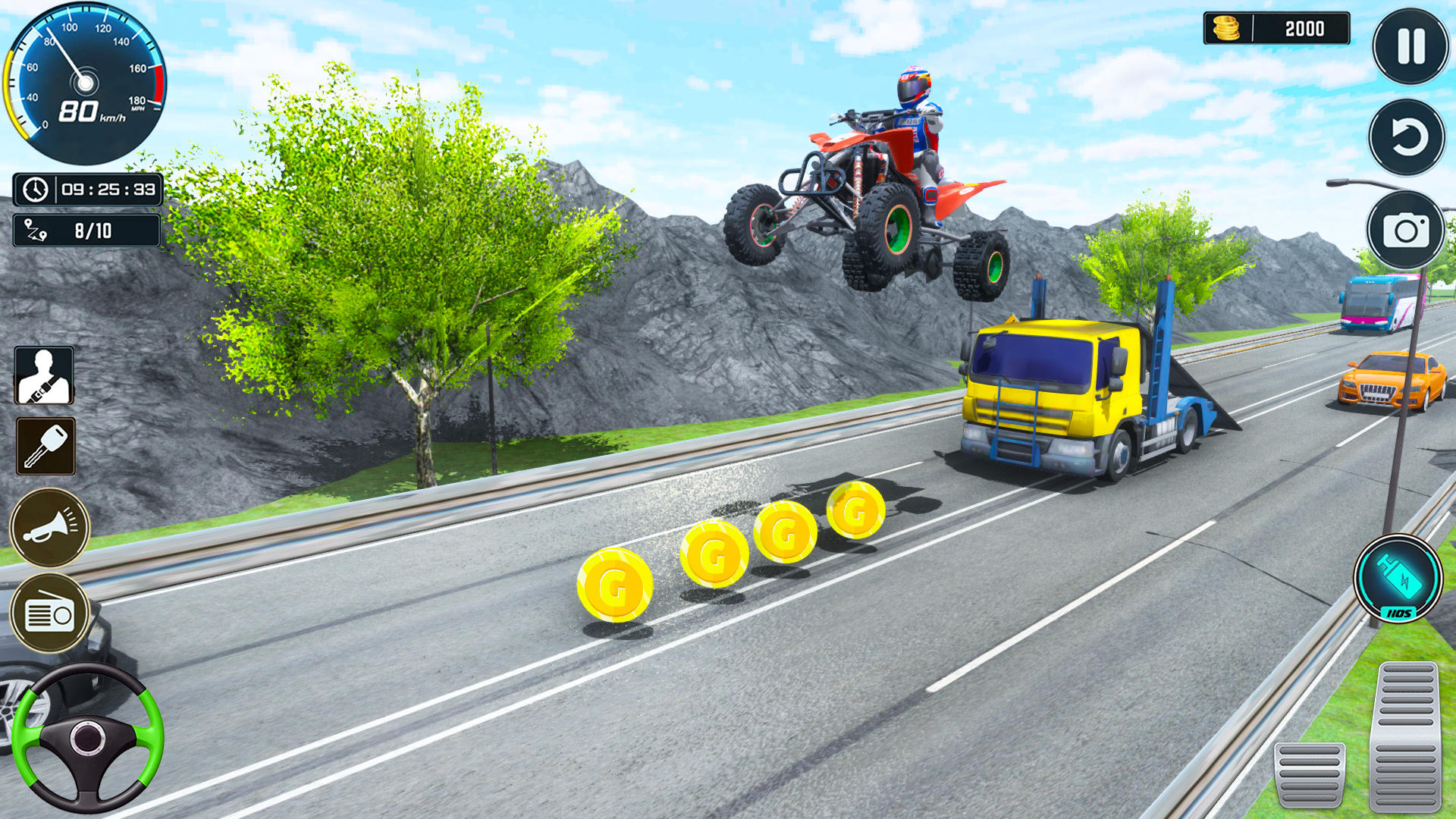This screenshot has height=819, width=1456.
Task: Expand the coin total panel showing 2000
Action: coord(1276,29)
